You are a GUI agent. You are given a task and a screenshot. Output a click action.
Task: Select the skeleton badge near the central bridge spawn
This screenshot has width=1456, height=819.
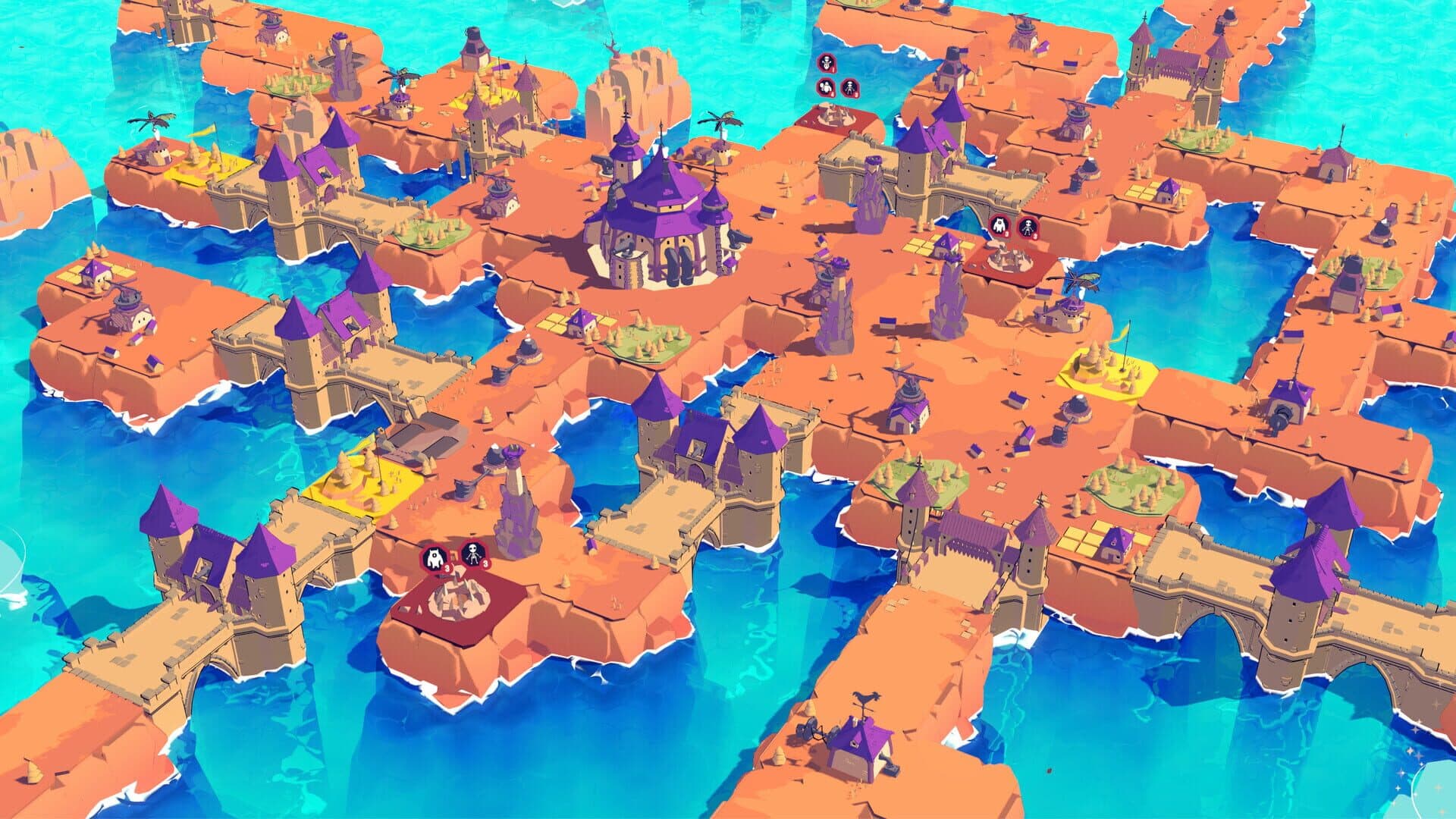coord(1028,226)
